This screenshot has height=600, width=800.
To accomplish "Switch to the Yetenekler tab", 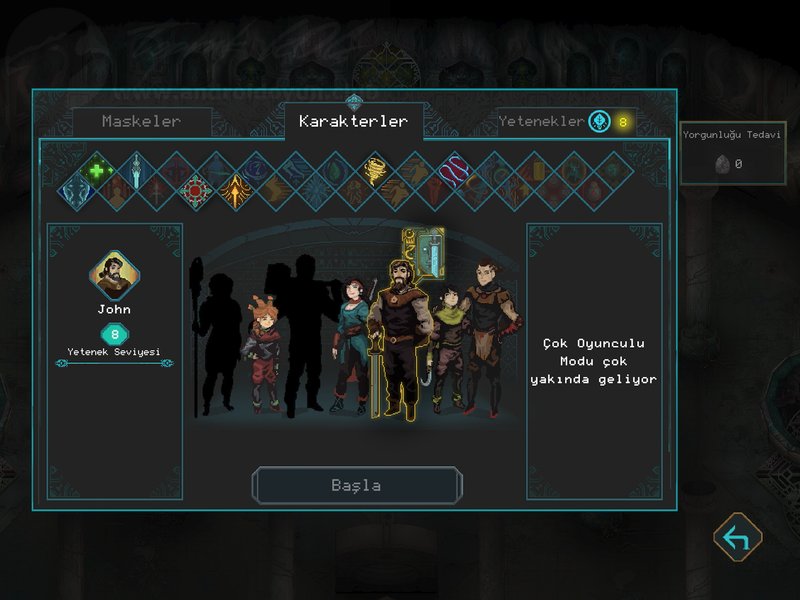I will pos(541,121).
